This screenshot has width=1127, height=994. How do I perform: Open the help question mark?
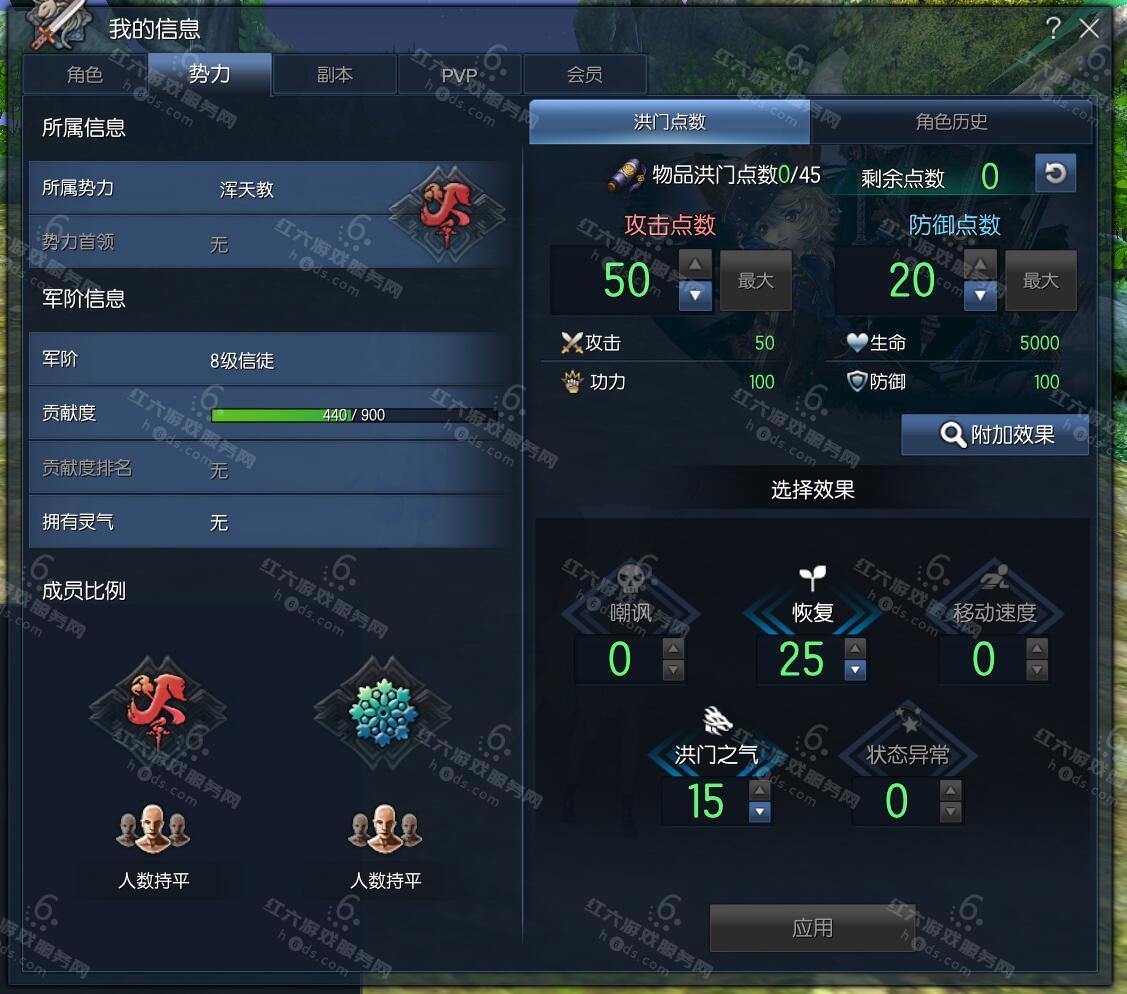(x=1053, y=29)
